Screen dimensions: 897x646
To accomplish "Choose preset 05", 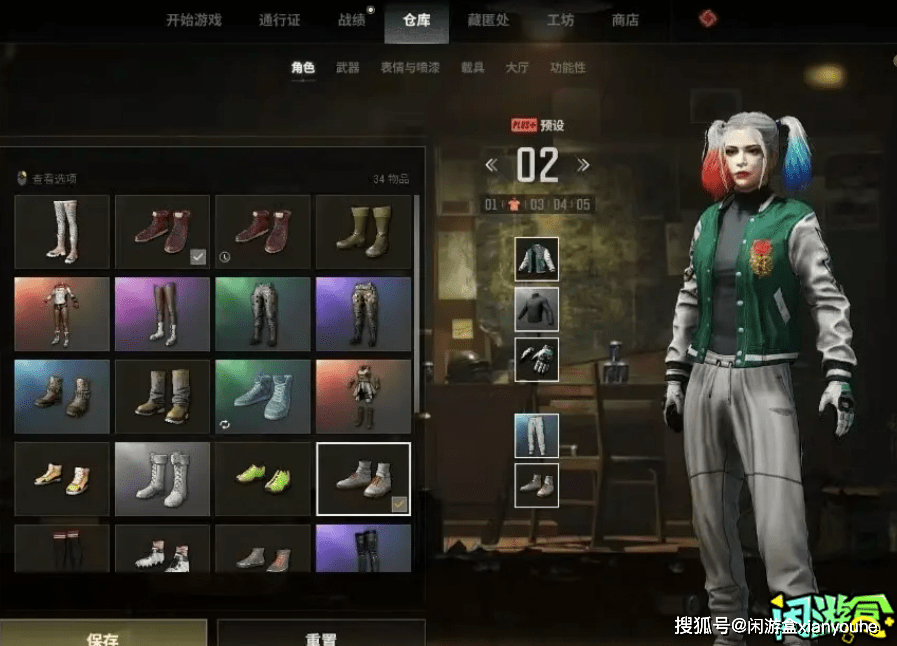I will pyautogui.click(x=583, y=205).
